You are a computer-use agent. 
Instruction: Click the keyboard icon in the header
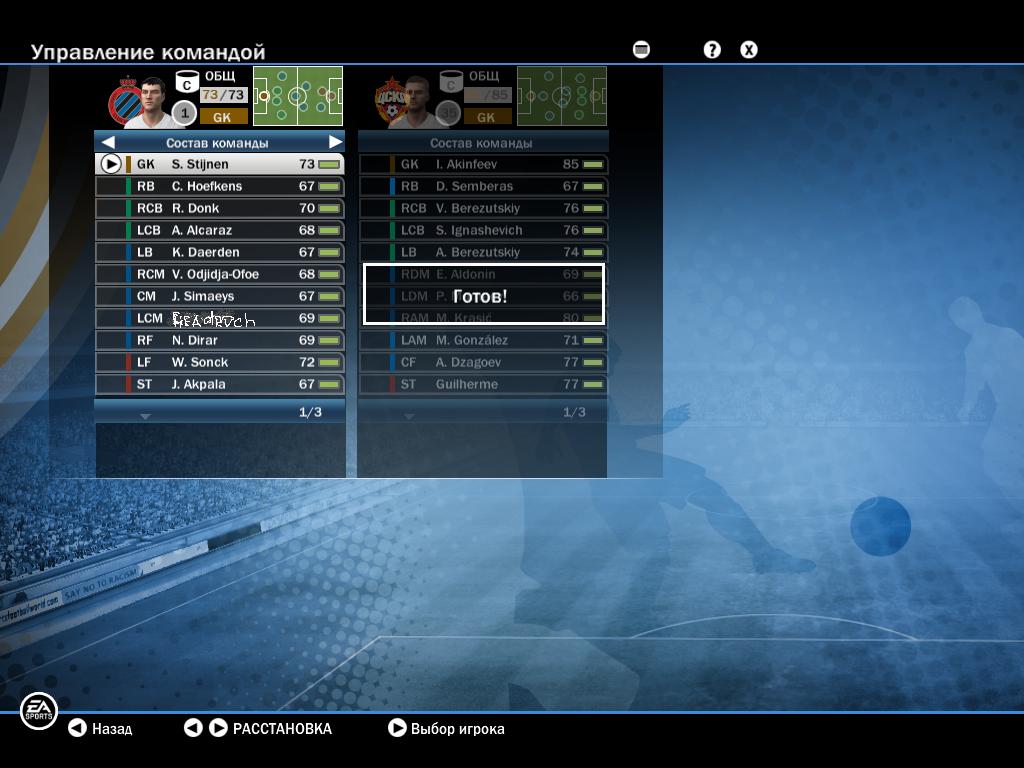tap(642, 49)
